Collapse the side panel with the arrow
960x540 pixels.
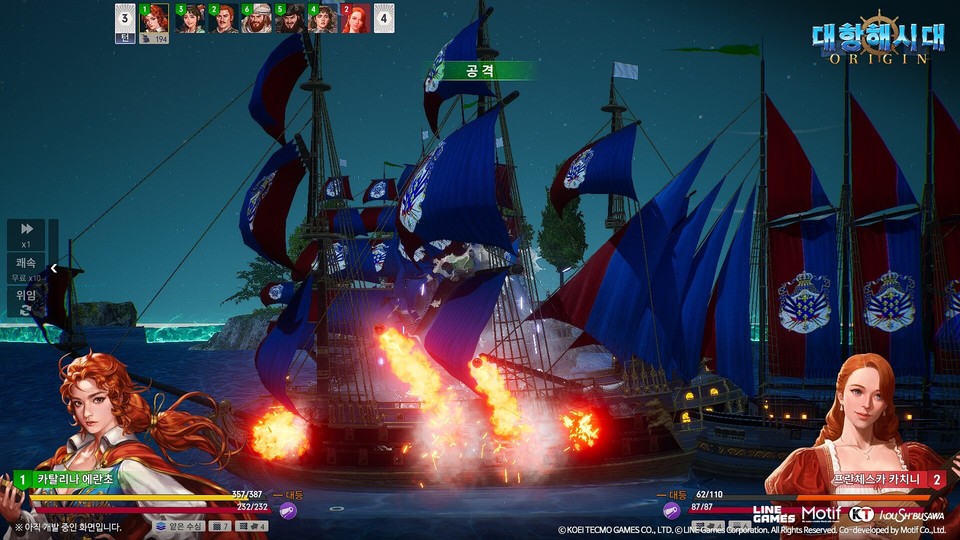(x=54, y=268)
